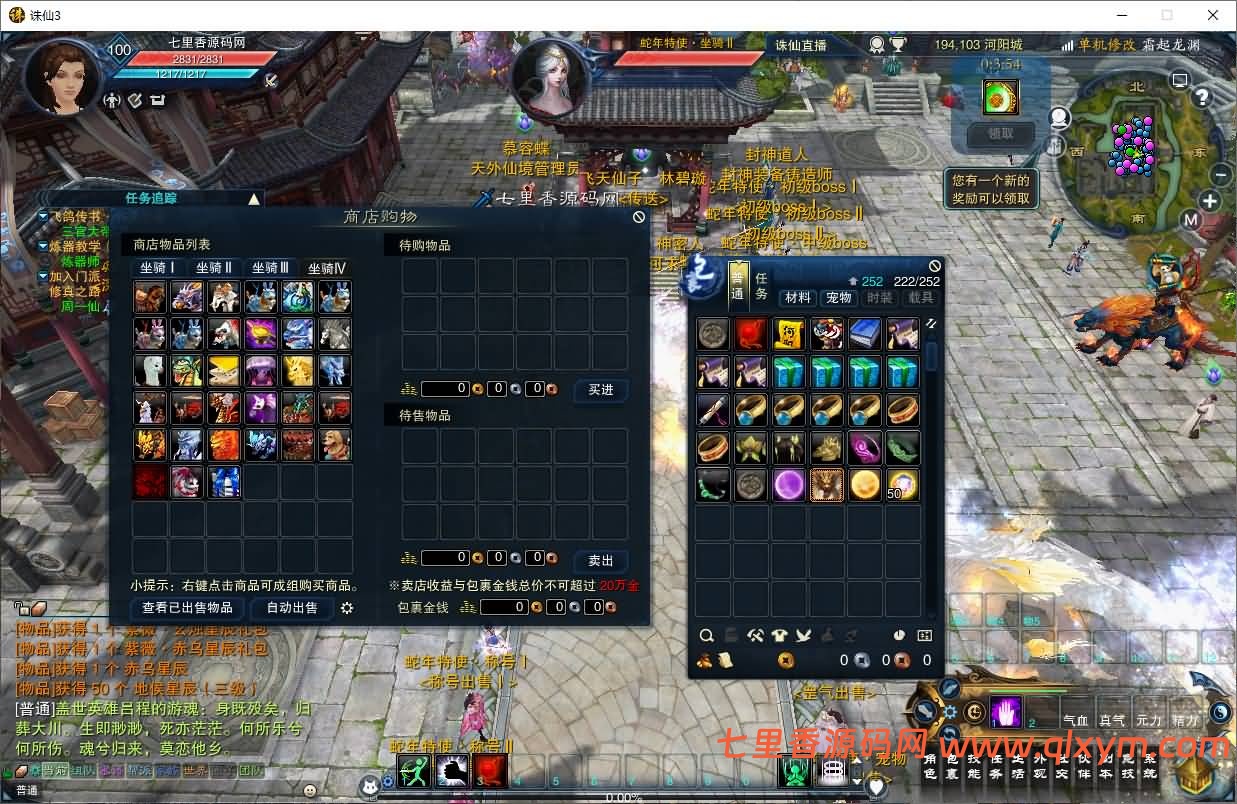Open 查看已出售物品 sold items list

pos(187,608)
